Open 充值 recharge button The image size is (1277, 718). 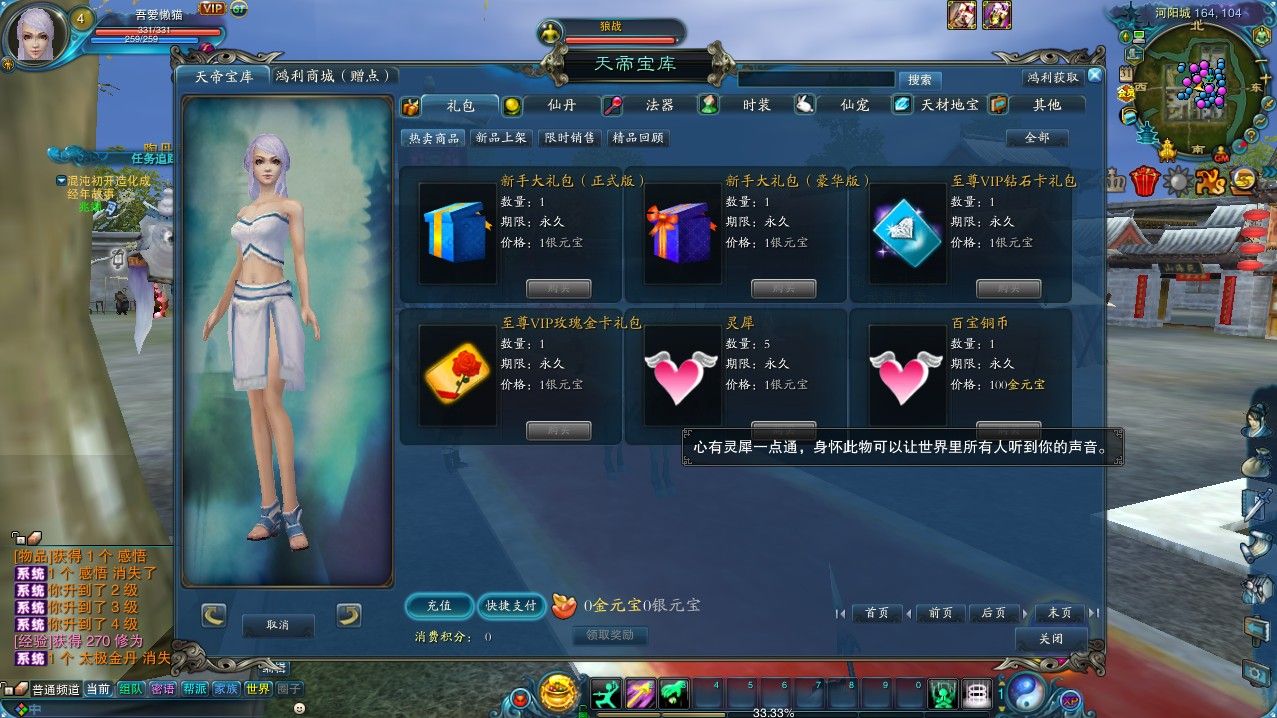pyautogui.click(x=439, y=606)
